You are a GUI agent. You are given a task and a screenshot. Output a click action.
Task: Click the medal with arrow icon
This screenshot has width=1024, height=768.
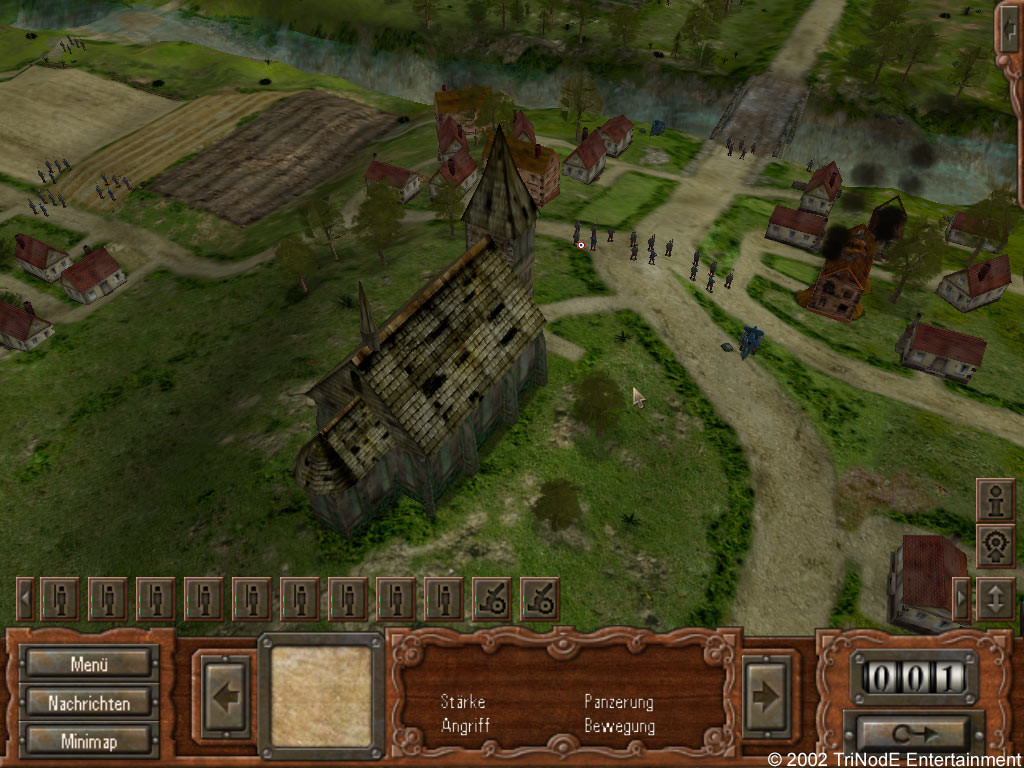click(995, 547)
